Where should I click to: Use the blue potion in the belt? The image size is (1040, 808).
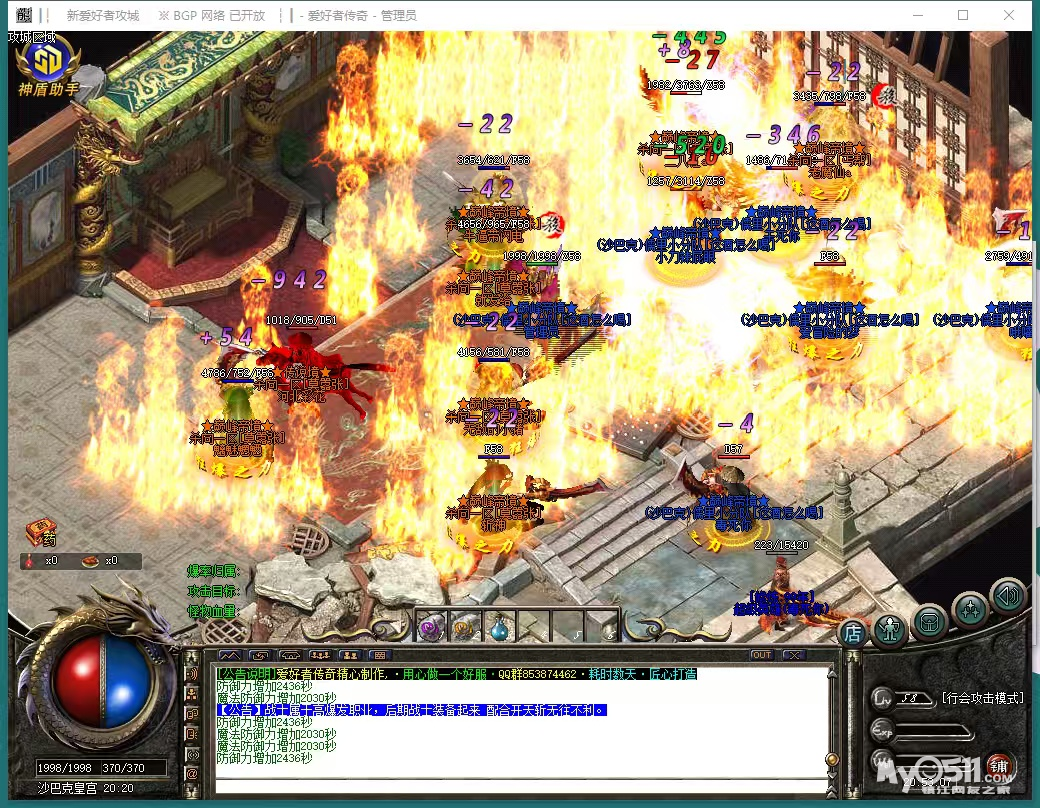tap(498, 628)
